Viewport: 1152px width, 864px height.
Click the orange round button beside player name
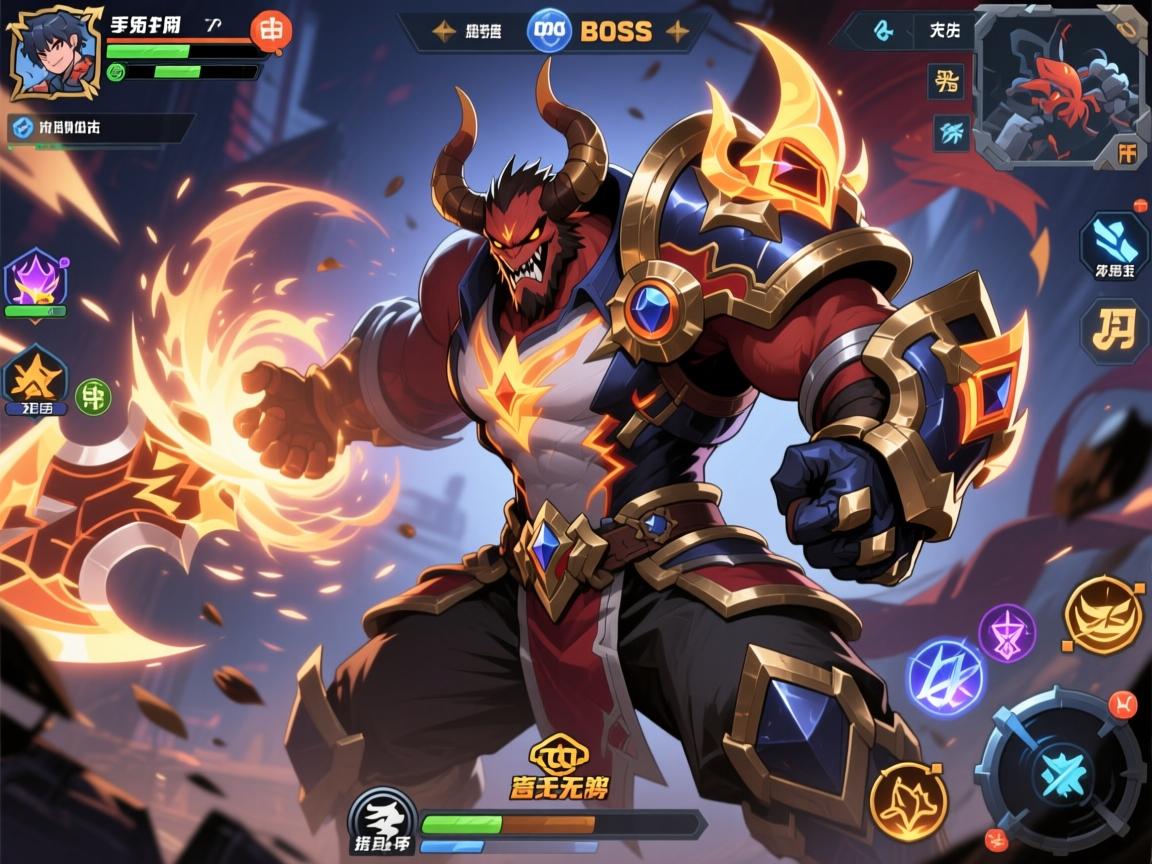click(270, 29)
